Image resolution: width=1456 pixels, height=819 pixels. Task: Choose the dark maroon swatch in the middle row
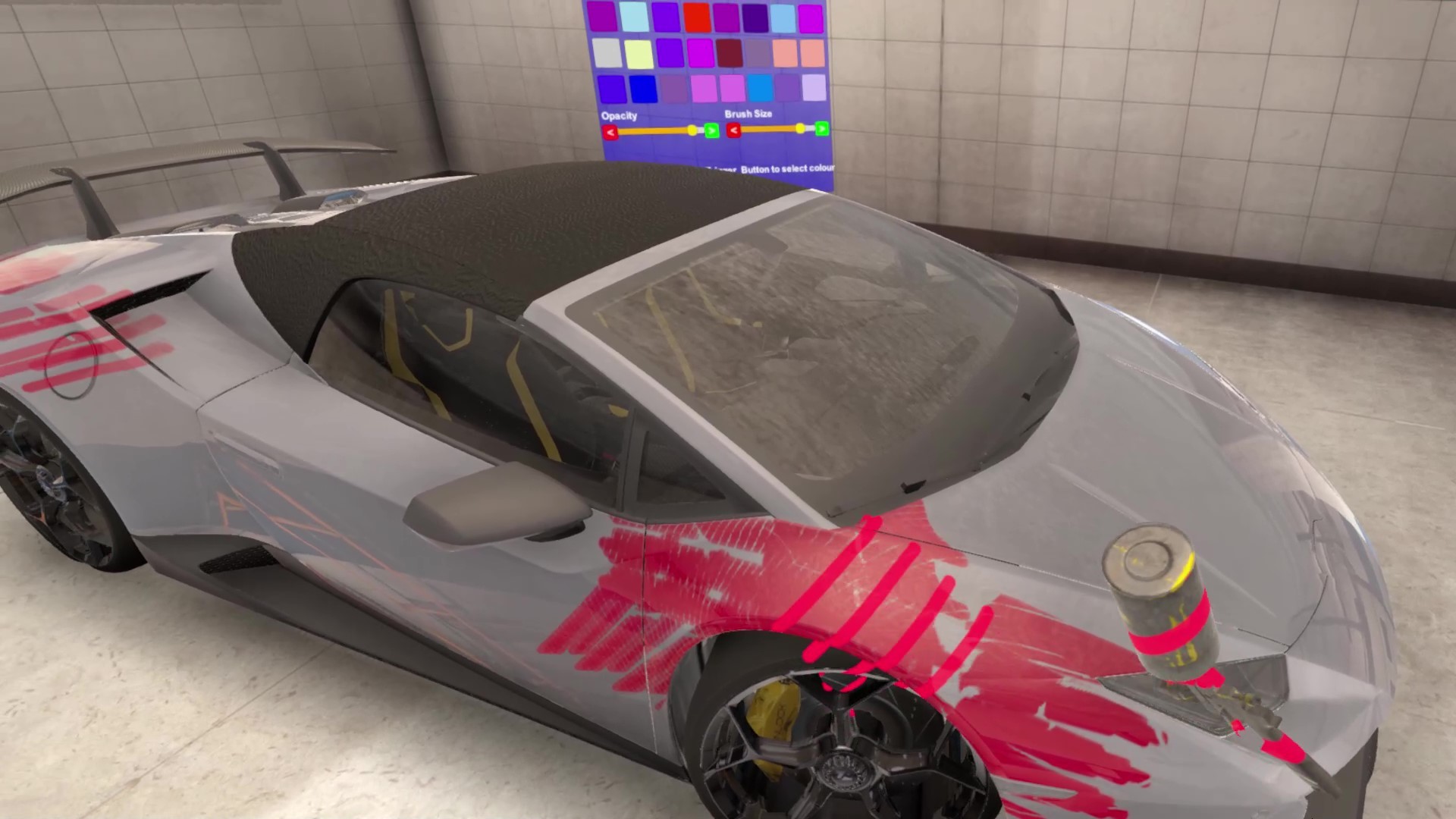730,52
